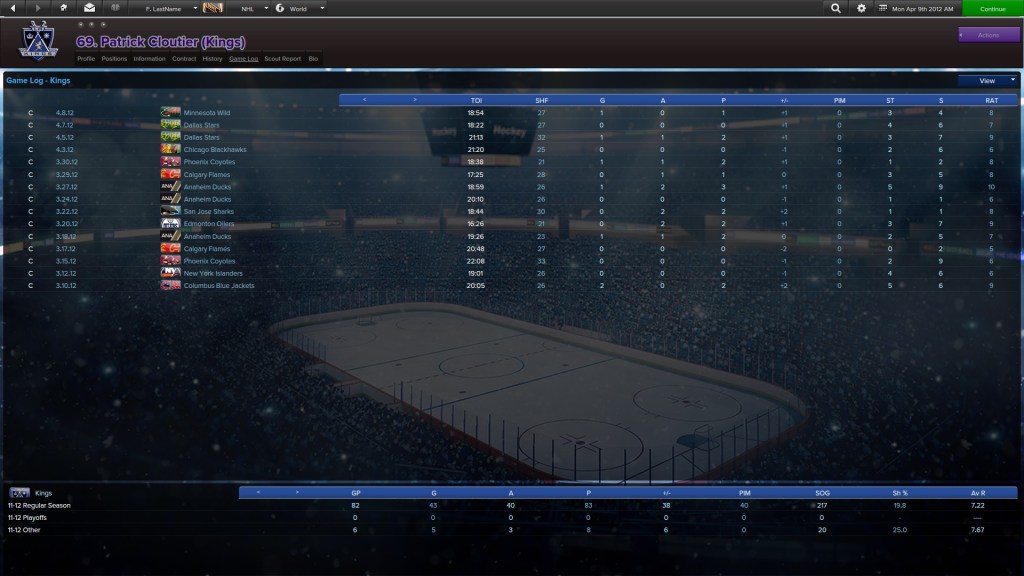Show the Contract tab

[184, 59]
